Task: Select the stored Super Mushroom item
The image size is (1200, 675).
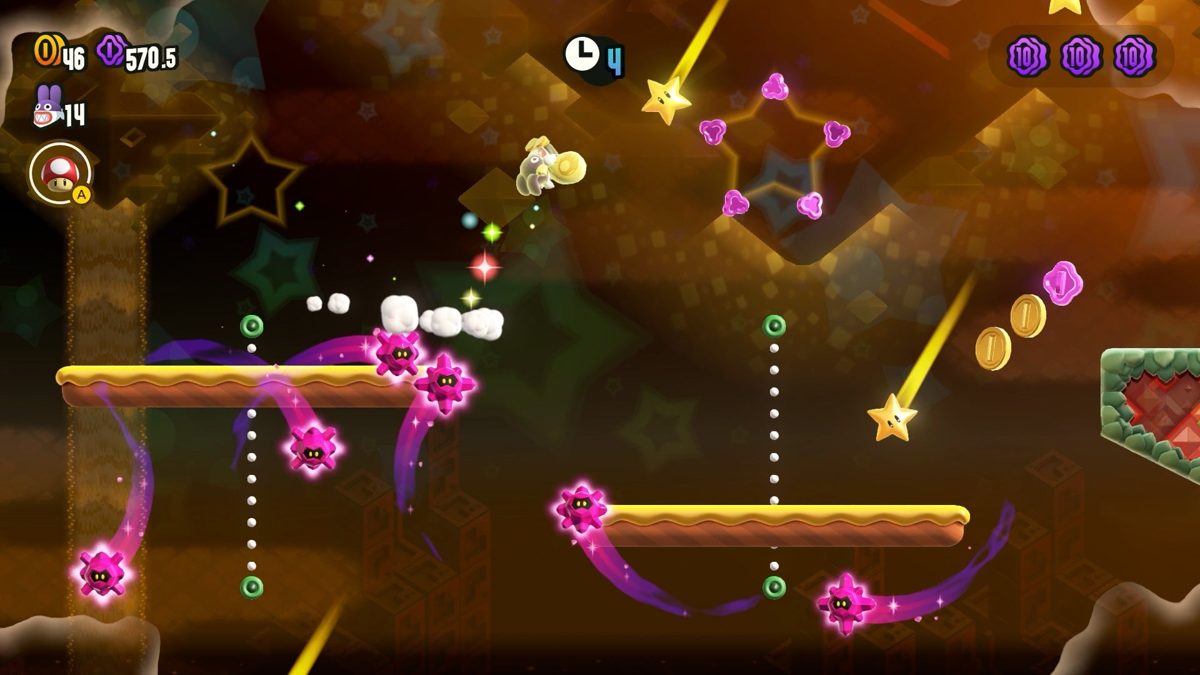Action: pos(59,174)
